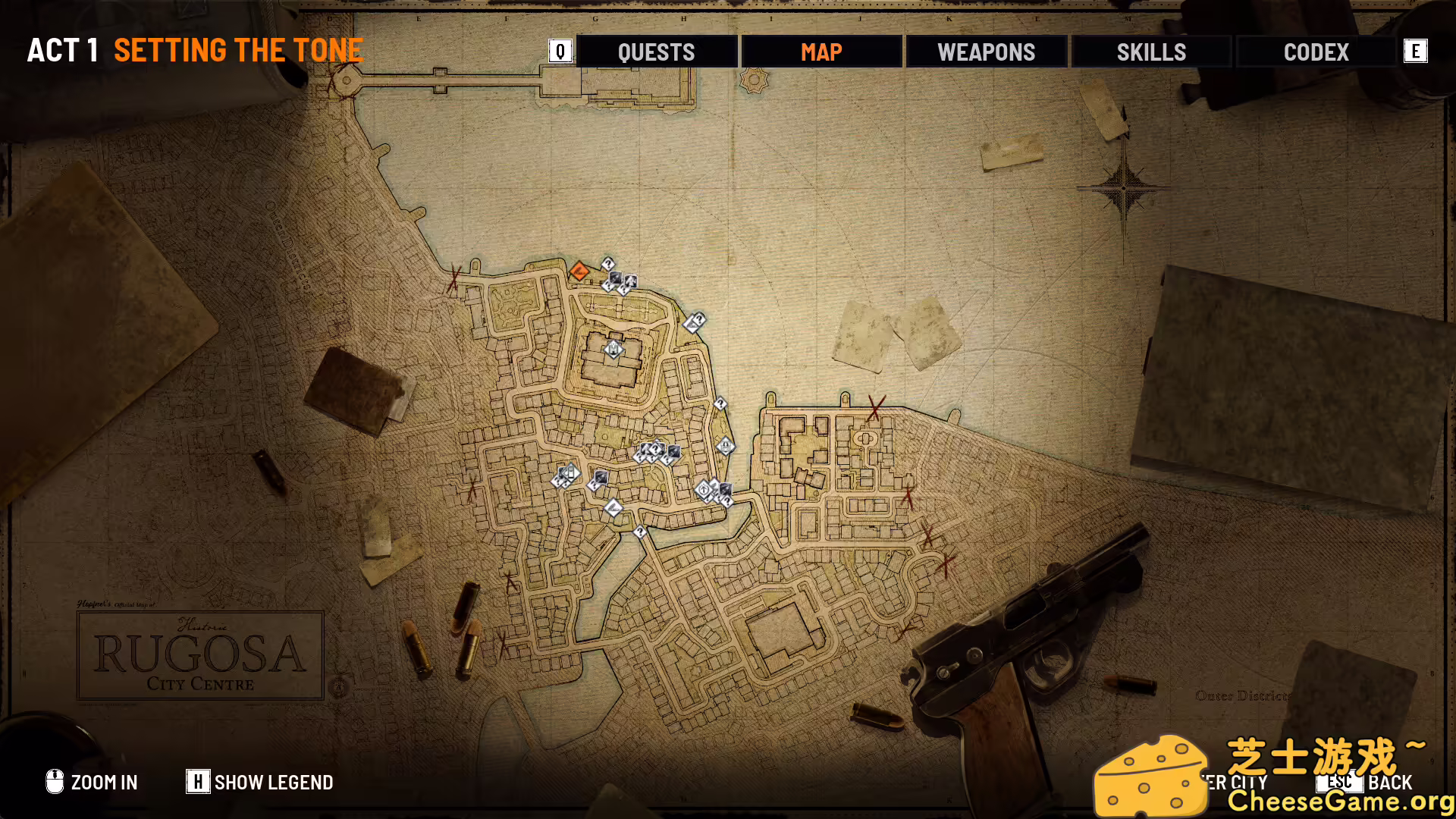
Task: Select the orange active quest marker
Action: pos(579,272)
